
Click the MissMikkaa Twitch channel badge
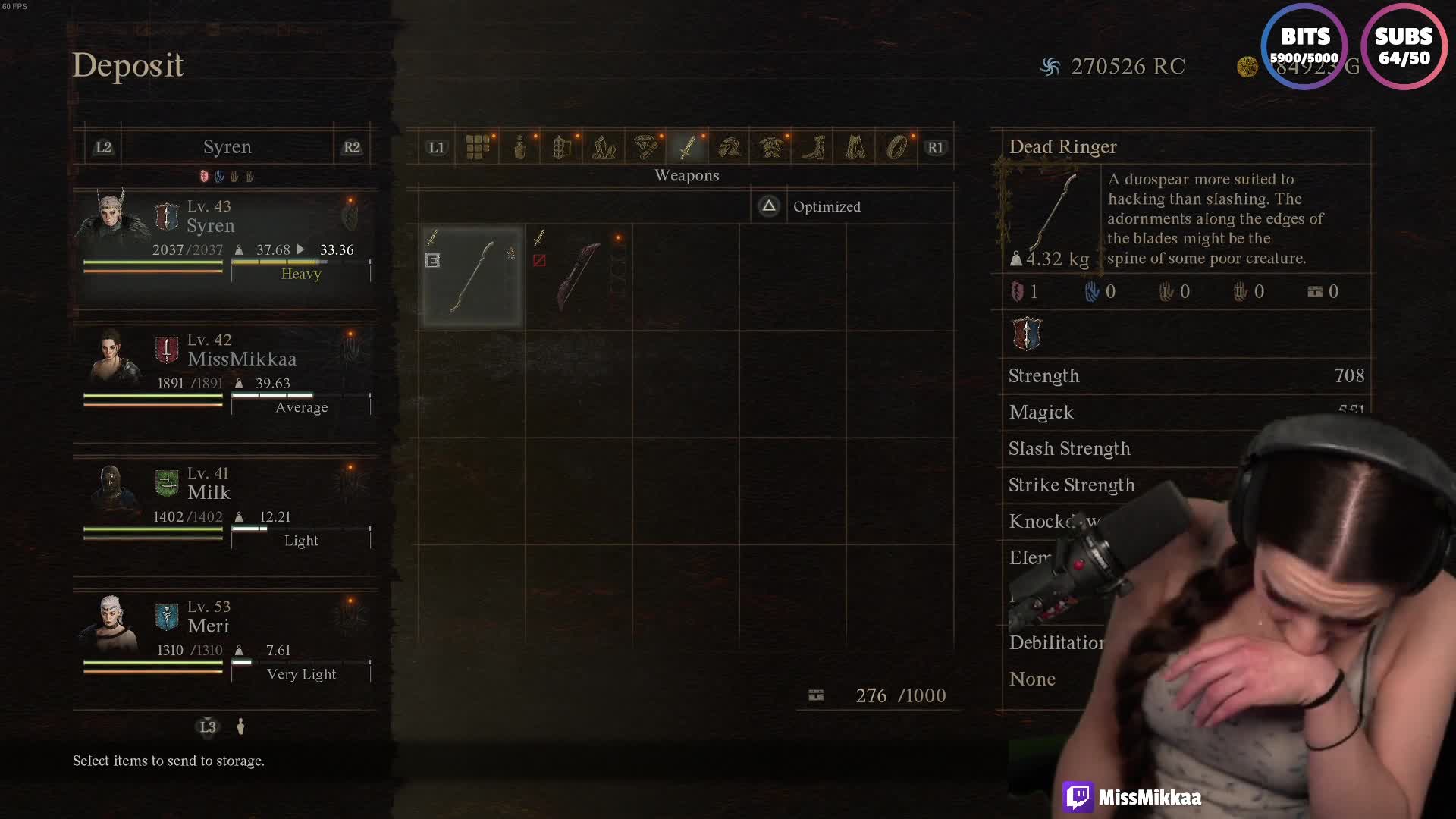pyautogui.click(x=1133, y=797)
